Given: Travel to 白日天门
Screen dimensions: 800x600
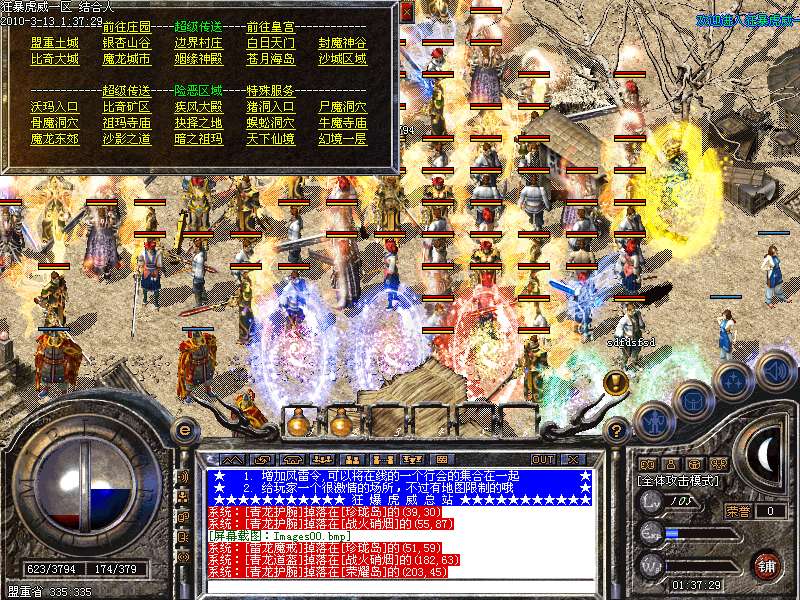Looking at the screenshot, I should pyautogui.click(x=270, y=44).
